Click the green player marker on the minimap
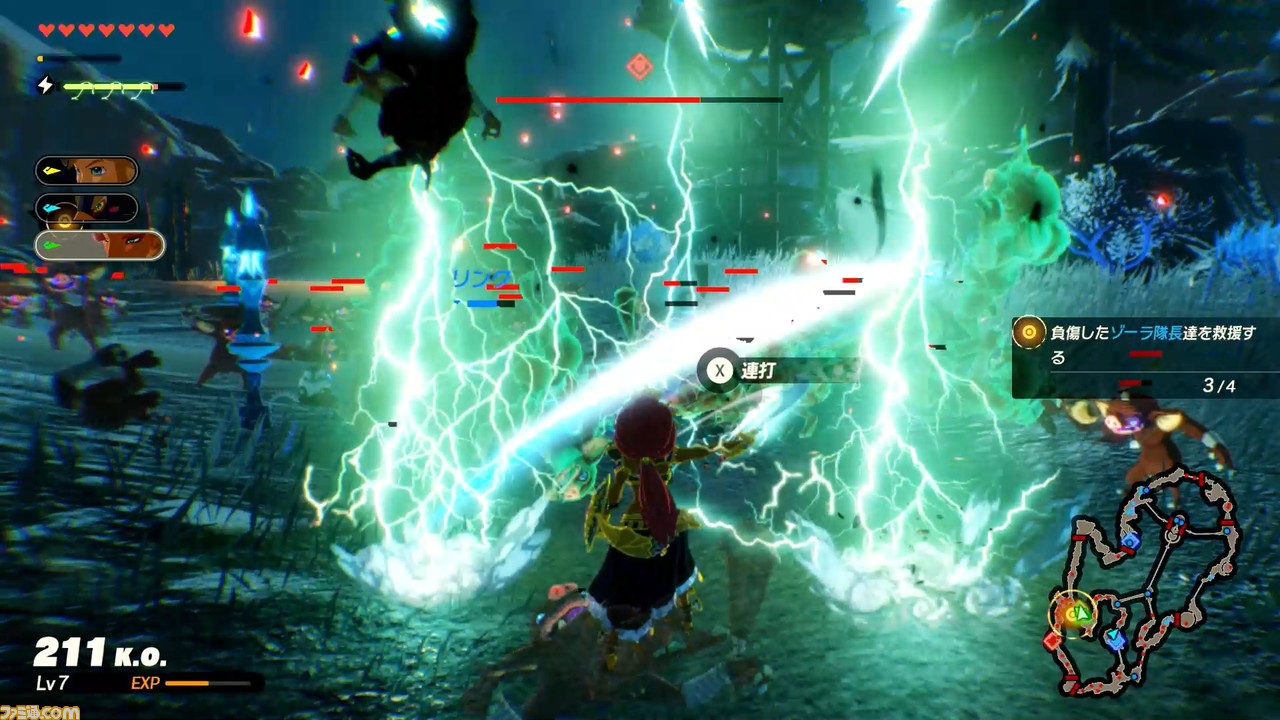1280x720 pixels. (1080, 612)
